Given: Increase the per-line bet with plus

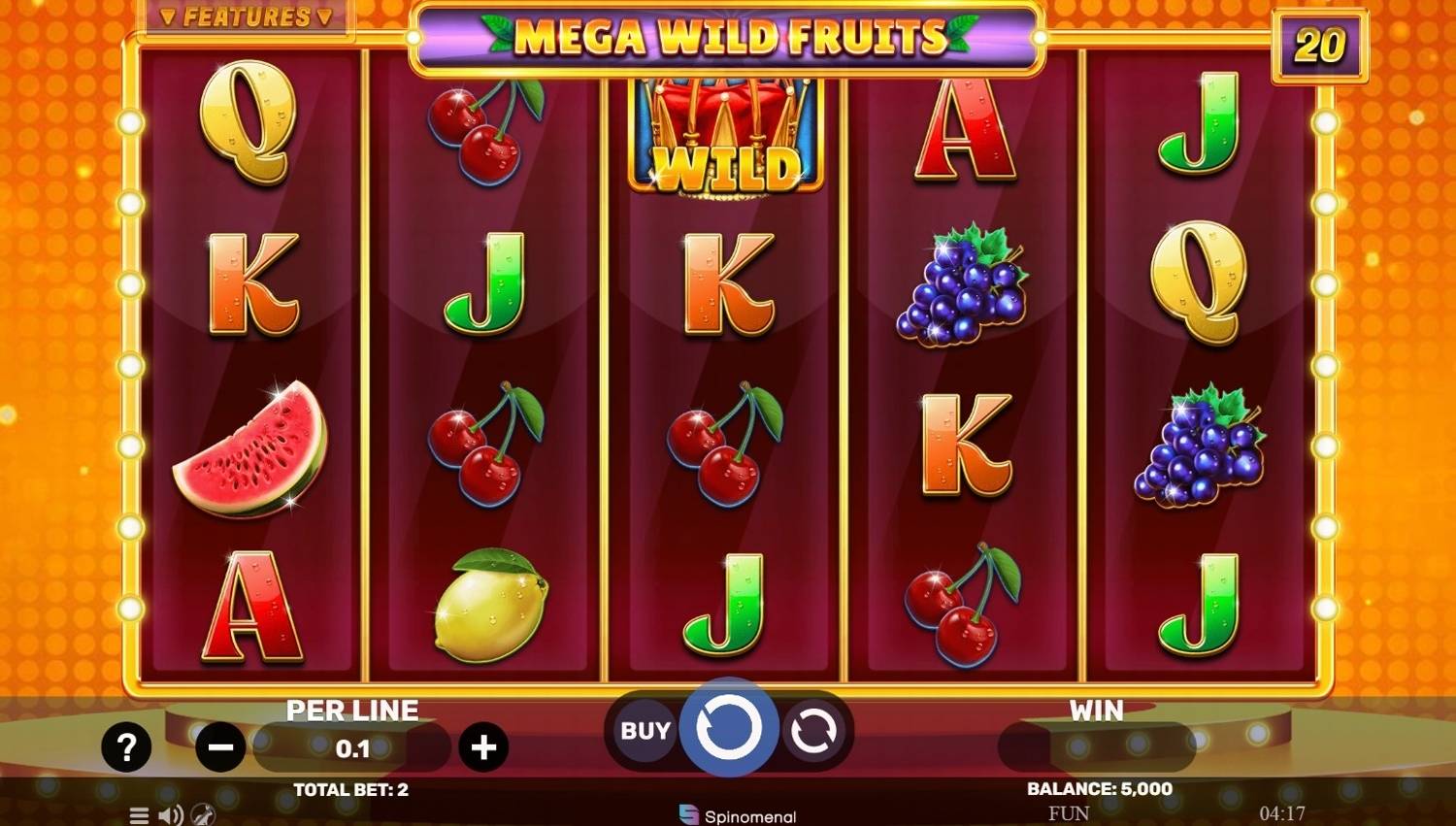Looking at the screenshot, I should 482,746.
